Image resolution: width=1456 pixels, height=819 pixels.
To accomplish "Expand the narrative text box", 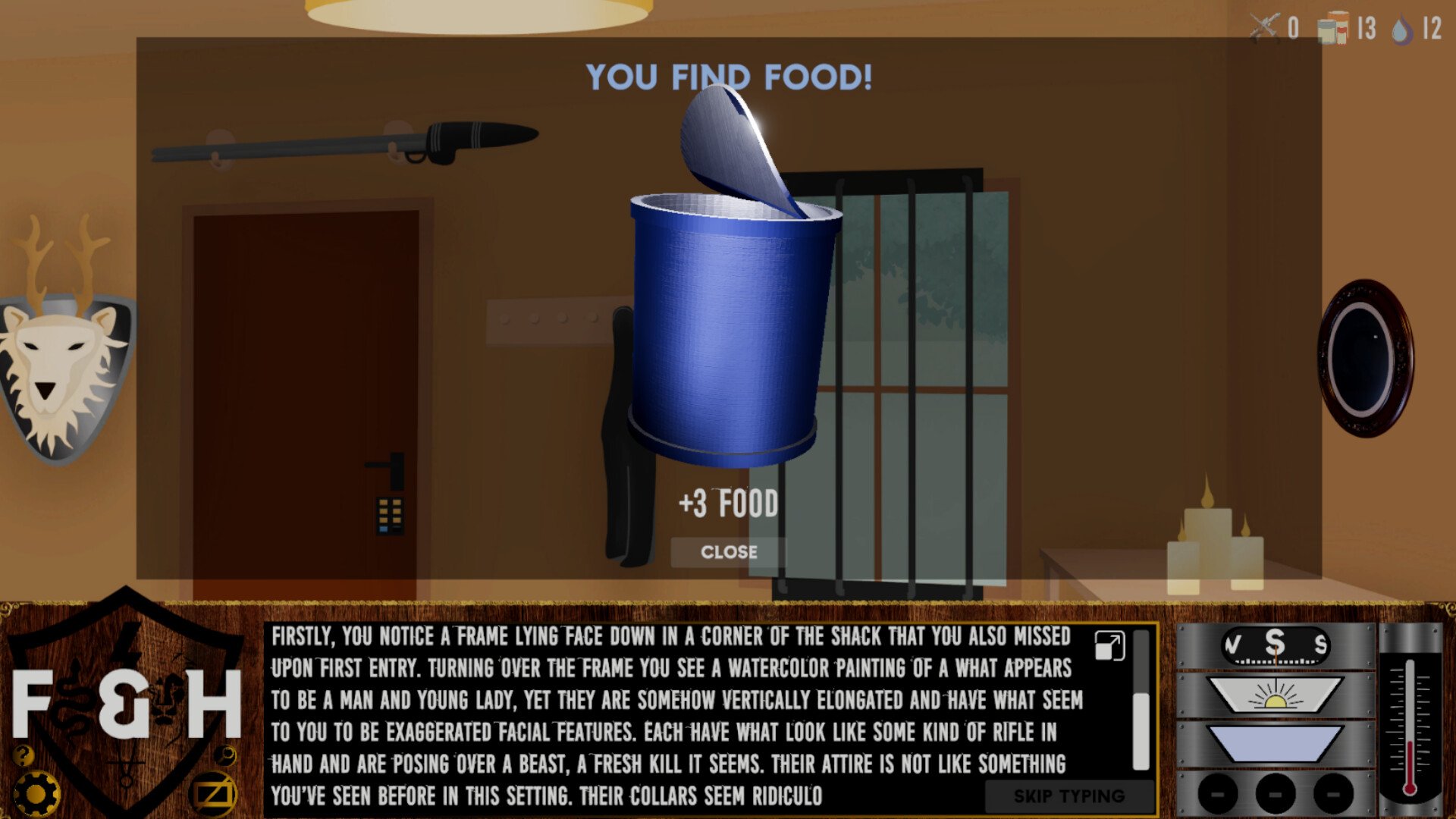I will click(1109, 646).
